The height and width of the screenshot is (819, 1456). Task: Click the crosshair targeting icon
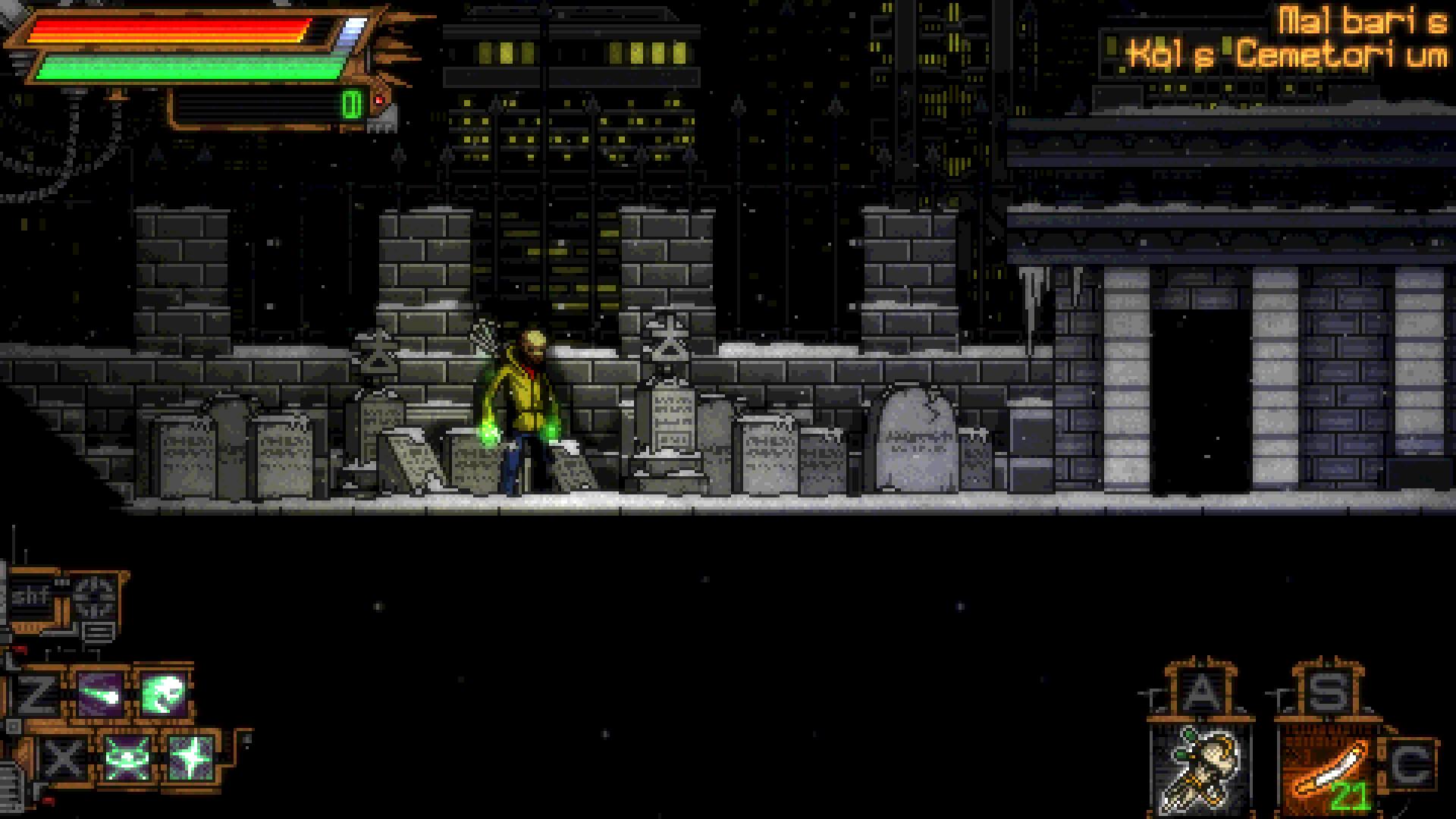coord(96,598)
